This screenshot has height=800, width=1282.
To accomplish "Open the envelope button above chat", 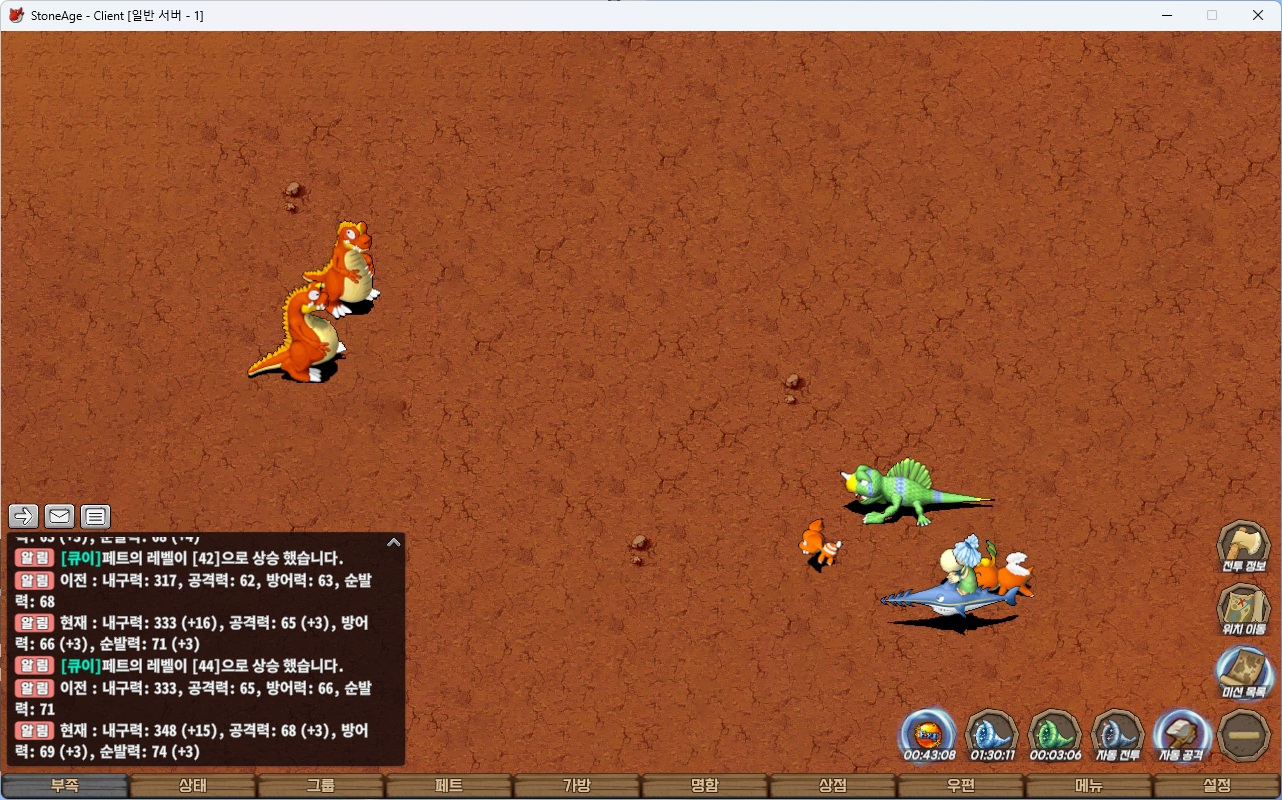I will coord(60,516).
